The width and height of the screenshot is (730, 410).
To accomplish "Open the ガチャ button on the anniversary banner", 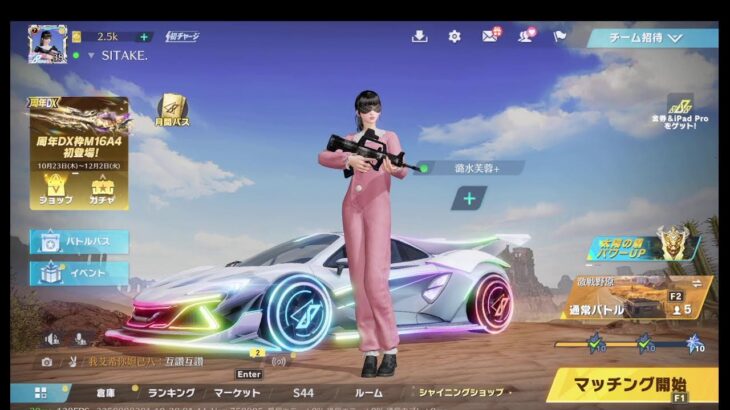I will (x=102, y=188).
